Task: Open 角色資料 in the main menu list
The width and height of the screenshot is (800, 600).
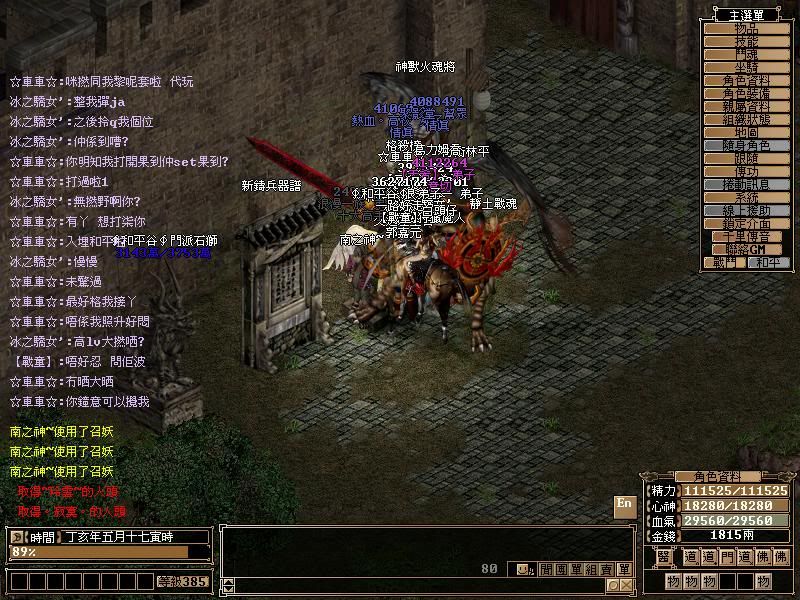Action: (x=746, y=80)
